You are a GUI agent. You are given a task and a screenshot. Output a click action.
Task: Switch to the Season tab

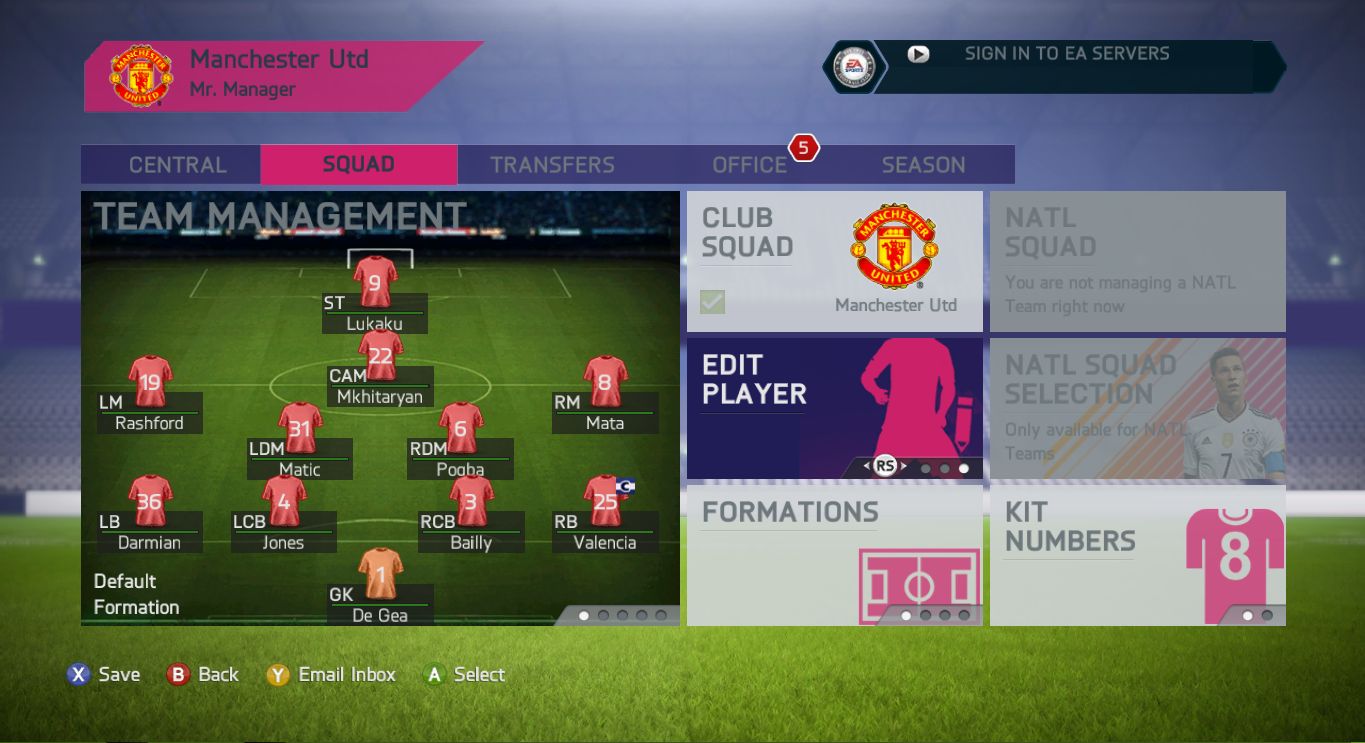click(x=923, y=165)
